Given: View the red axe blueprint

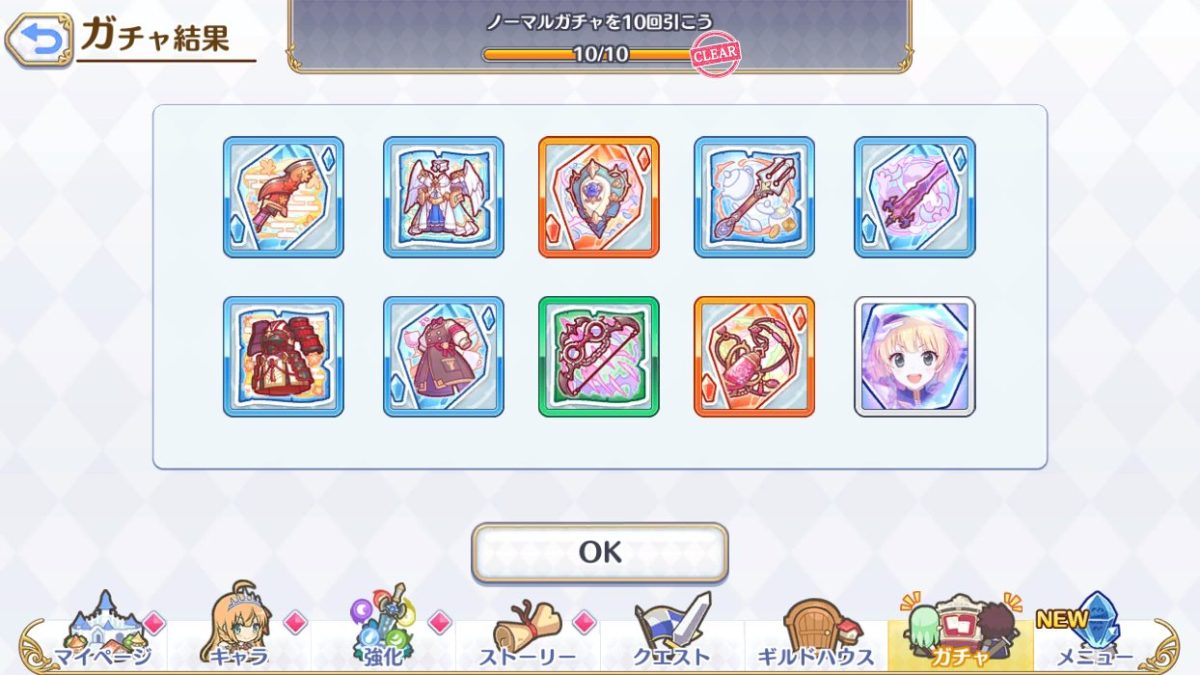Looking at the screenshot, I should pyautogui.click(x=283, y=197).
